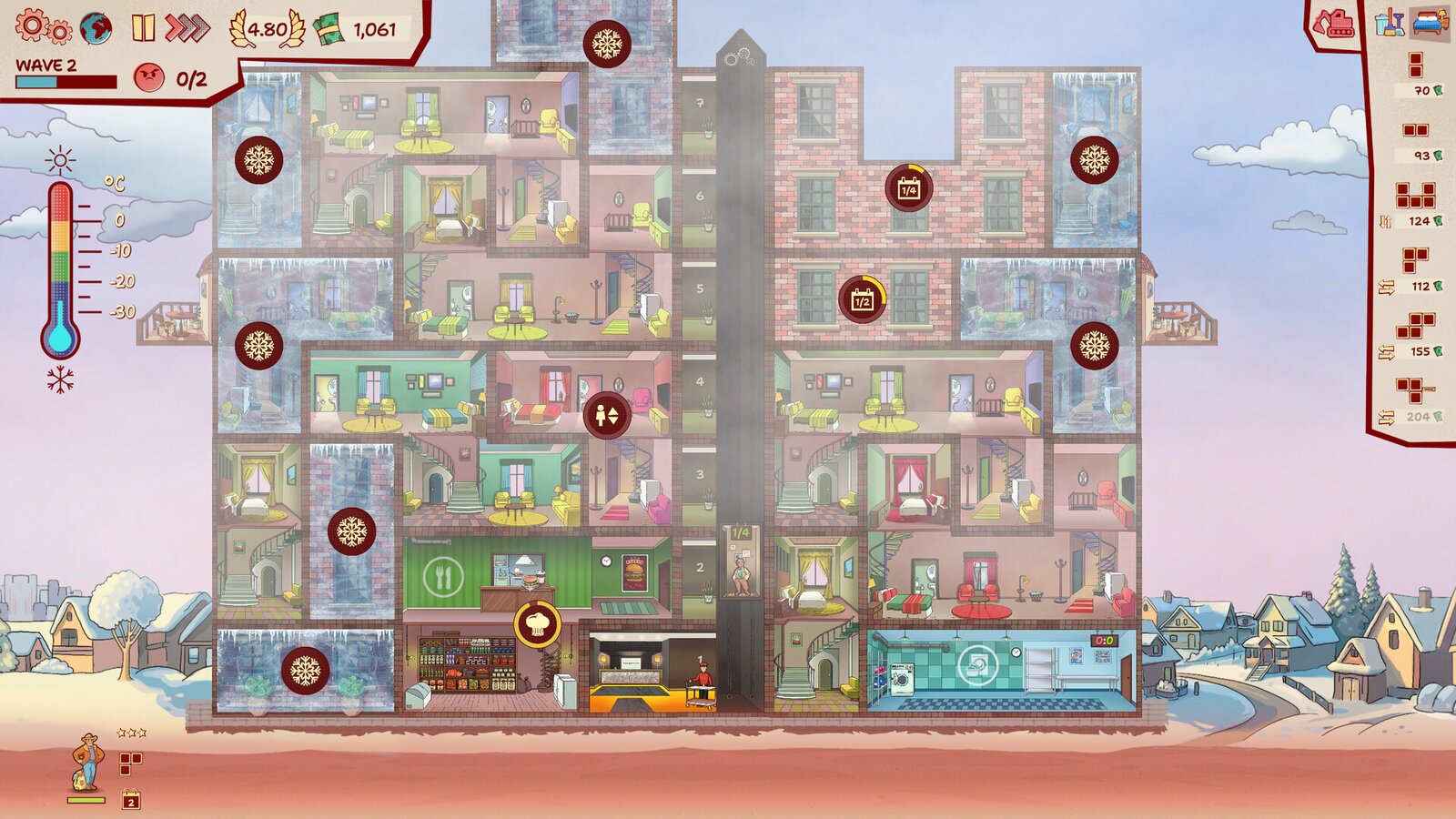Buy the vertical two-block room for 70
1456x819 pixels.
click(x=1415, y=65)
